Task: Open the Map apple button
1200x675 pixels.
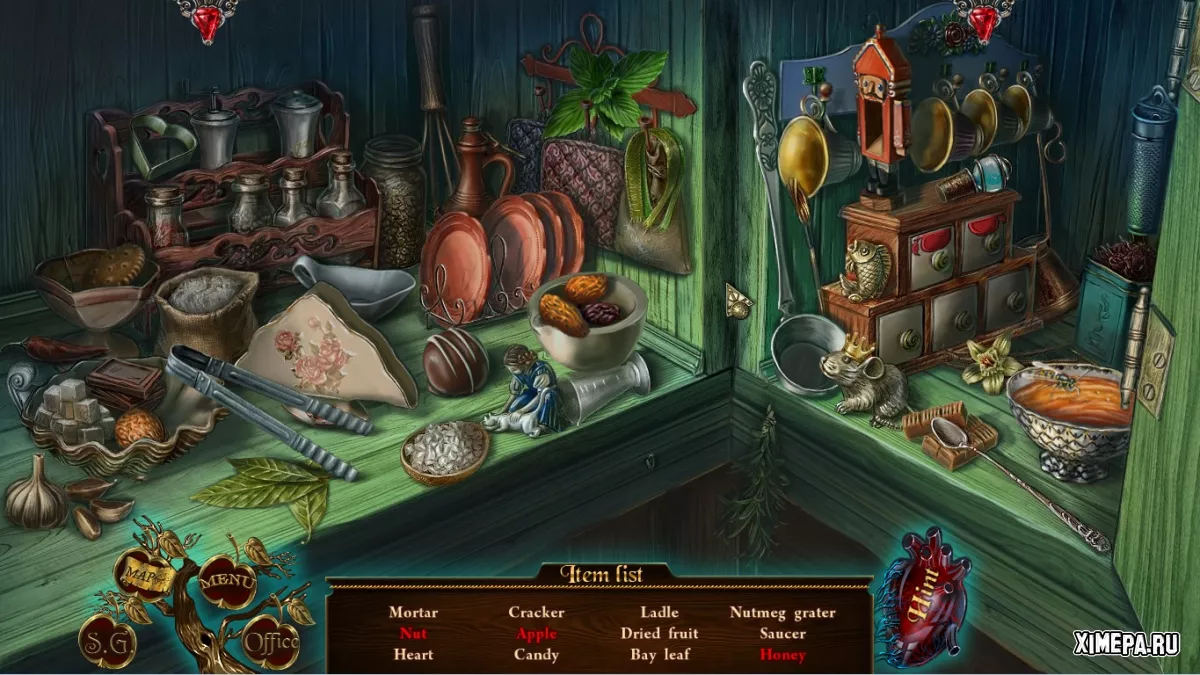Action: point(141,575)
